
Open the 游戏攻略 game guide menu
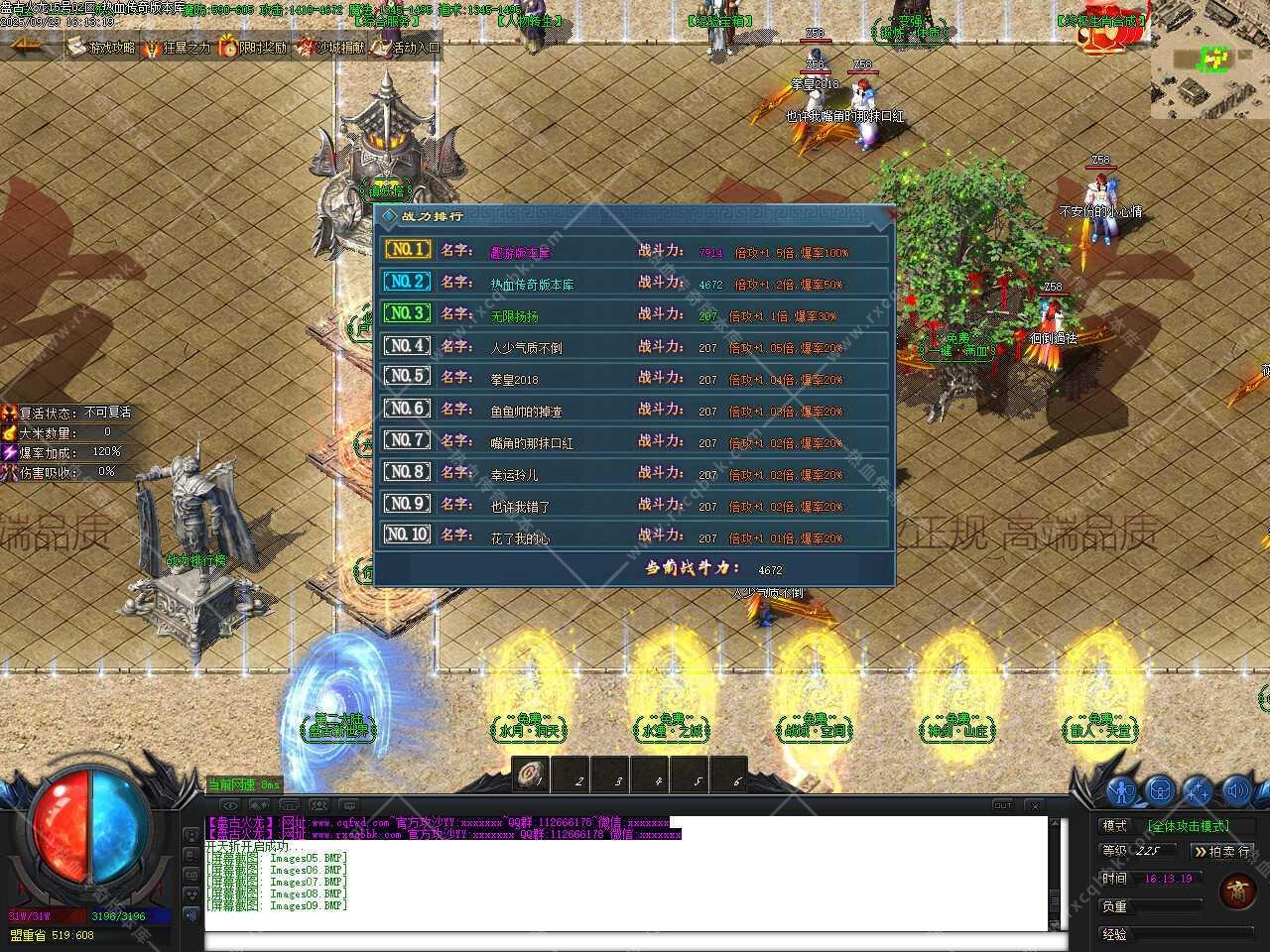click(x=102, y=47)
